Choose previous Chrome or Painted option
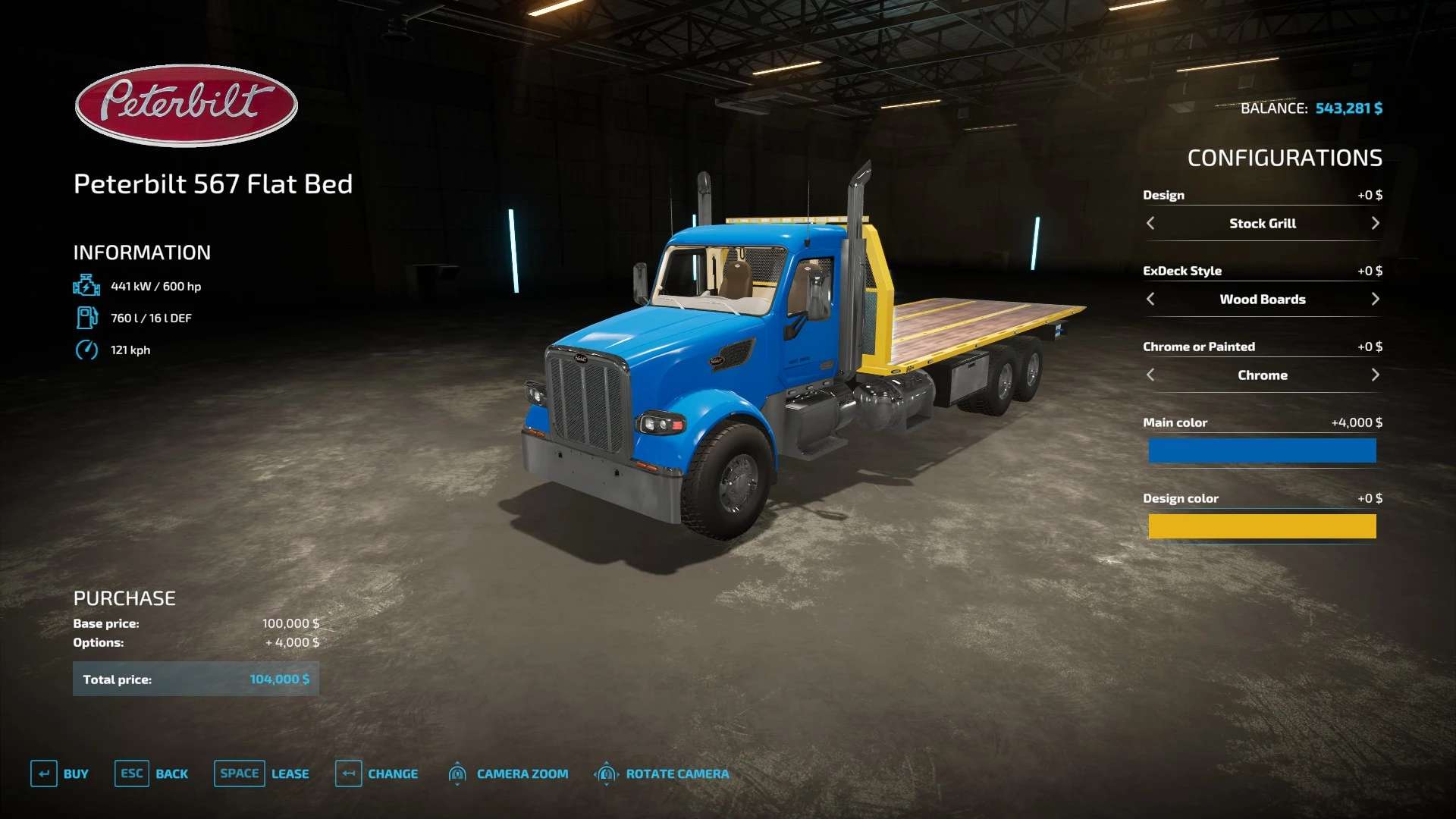Viewport: 1456px width, 819px height. coord(1150,375)
